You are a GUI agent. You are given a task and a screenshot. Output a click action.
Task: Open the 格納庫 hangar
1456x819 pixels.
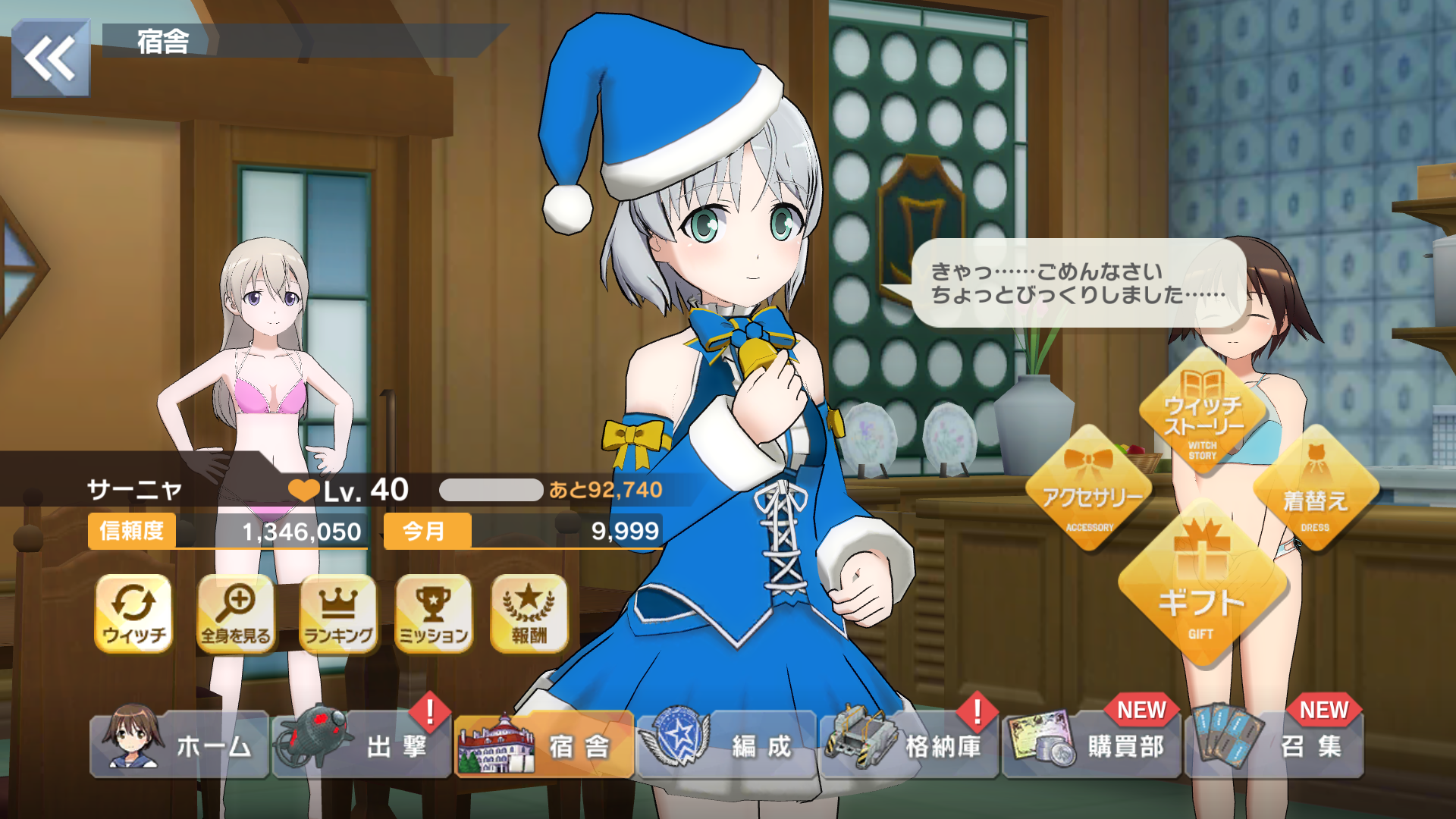click(x=909, y=745)
